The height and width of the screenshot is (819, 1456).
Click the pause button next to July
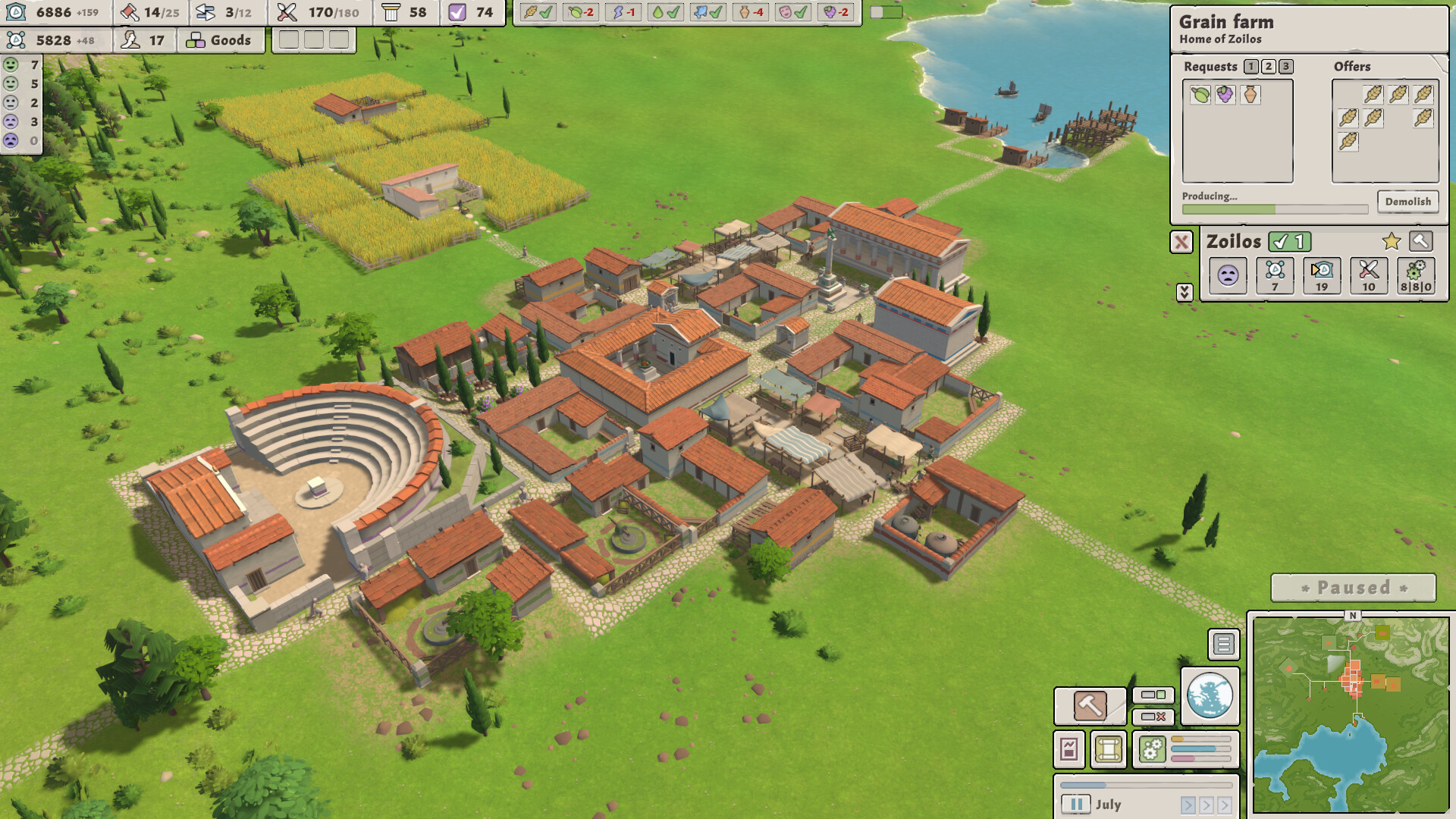(x=1076, y=804)
